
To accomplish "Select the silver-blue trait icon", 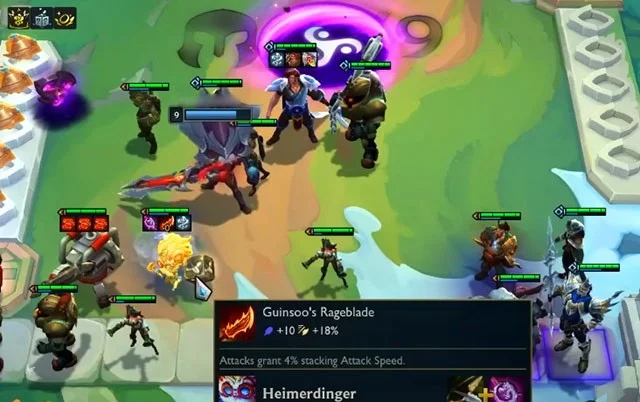I will click(42, 16).
